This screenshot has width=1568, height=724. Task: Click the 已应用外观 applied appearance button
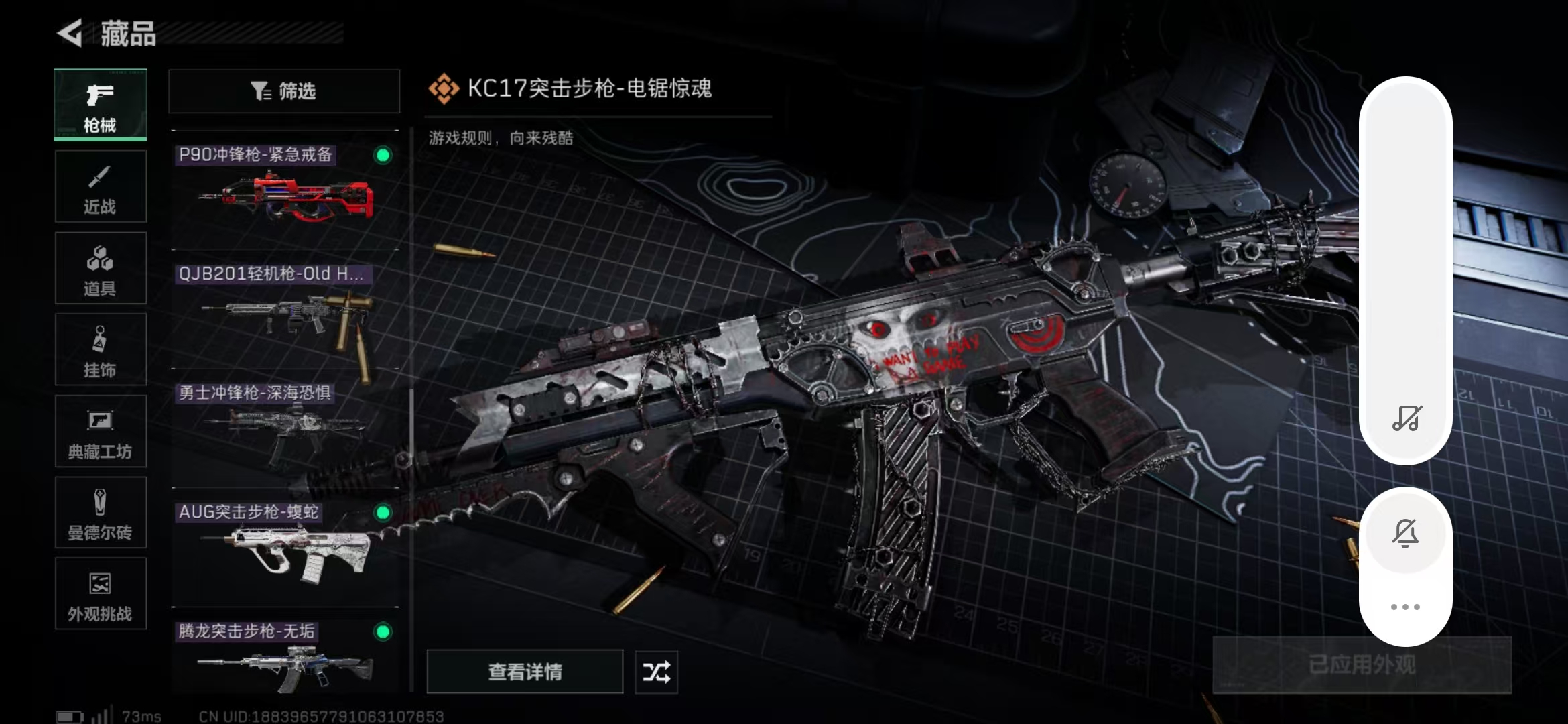point(1362,664)
